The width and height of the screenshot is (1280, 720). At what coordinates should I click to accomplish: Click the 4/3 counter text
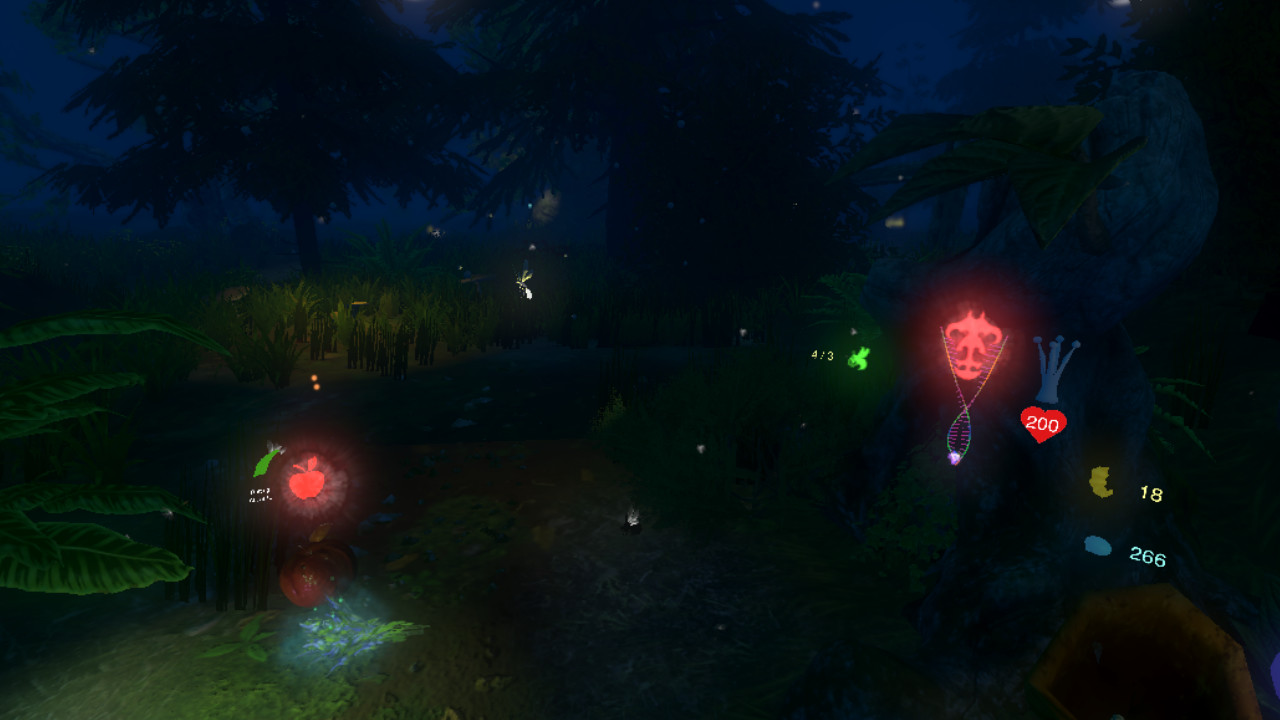822,355
